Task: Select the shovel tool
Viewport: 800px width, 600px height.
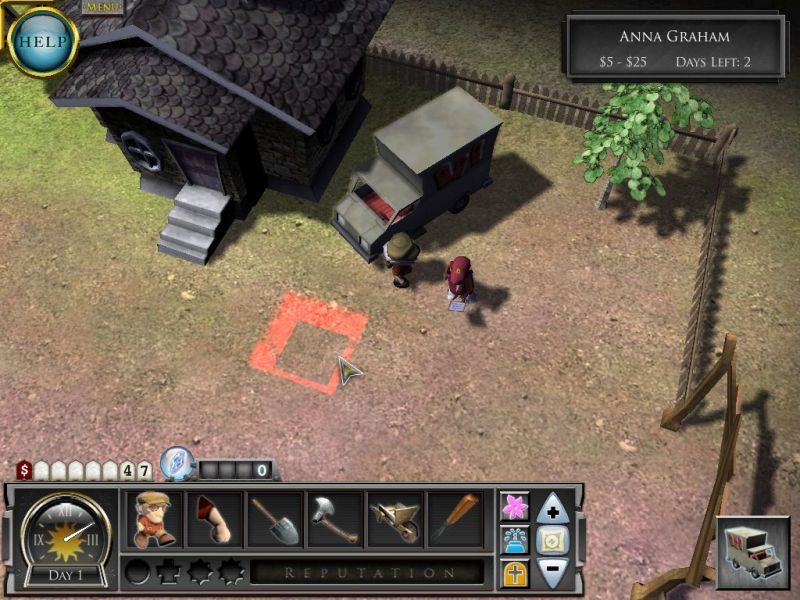Action: (275, 519)
